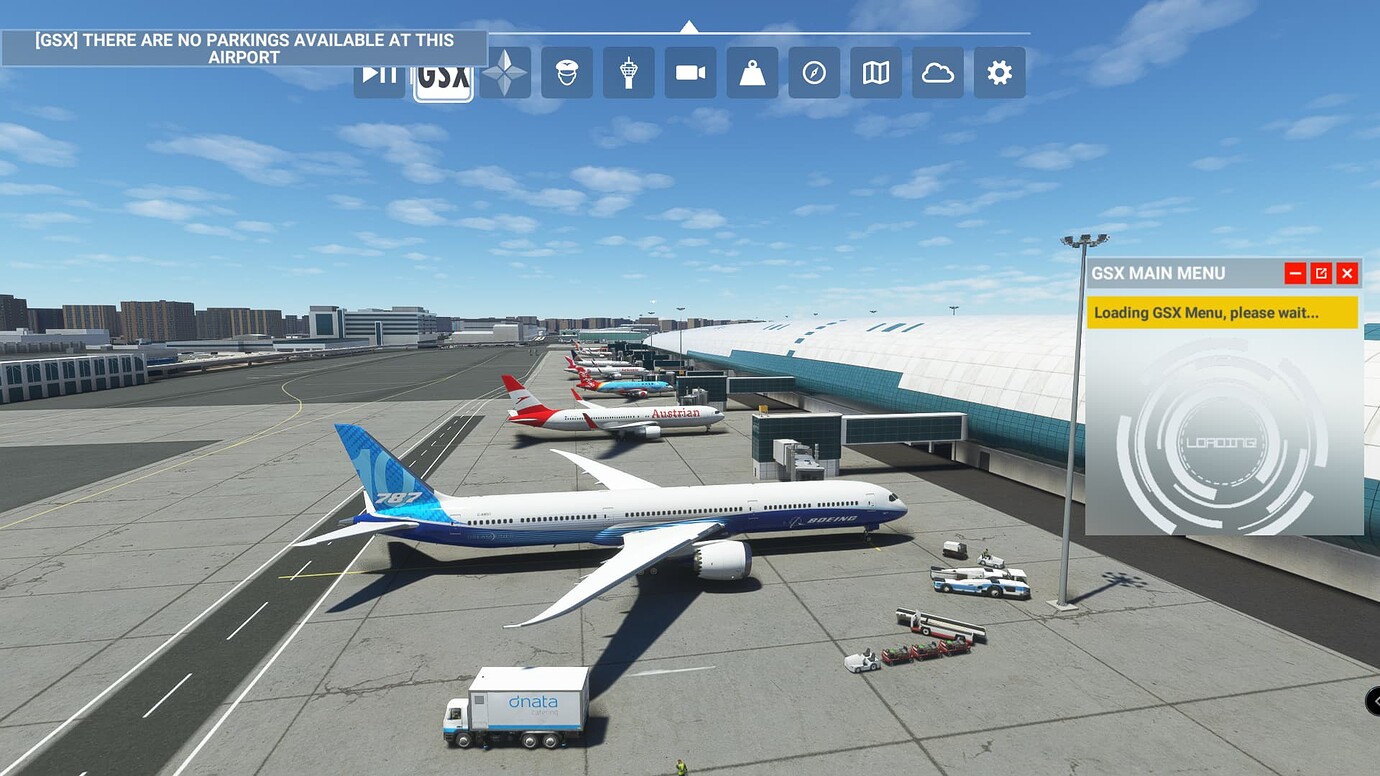1380x776 pixels.
Task: Collapse the toolbar using the top arrow
Action: [690, 26]
